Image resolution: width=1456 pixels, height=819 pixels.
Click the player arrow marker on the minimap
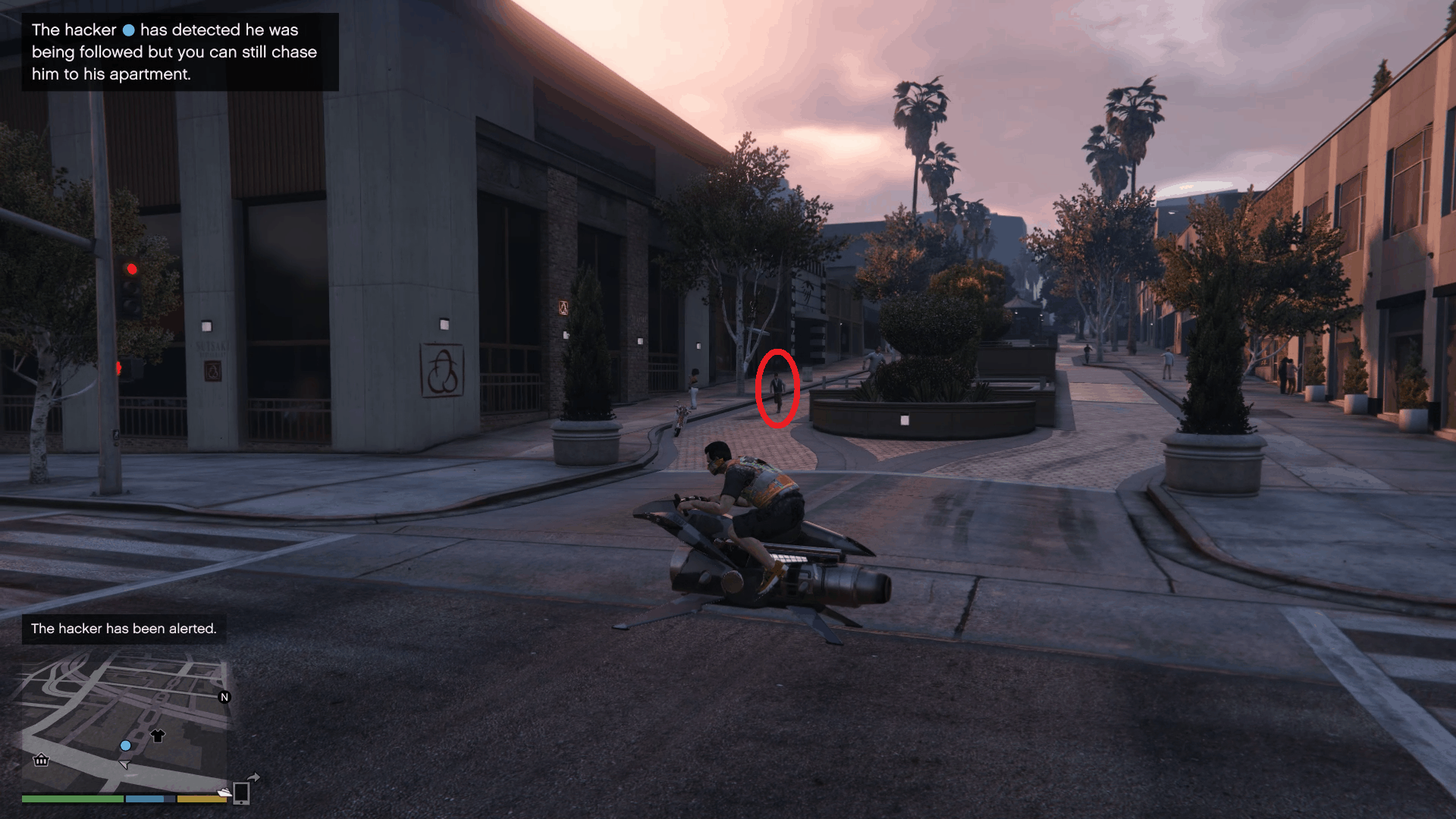pyautogui.click(x=125, y=765)
